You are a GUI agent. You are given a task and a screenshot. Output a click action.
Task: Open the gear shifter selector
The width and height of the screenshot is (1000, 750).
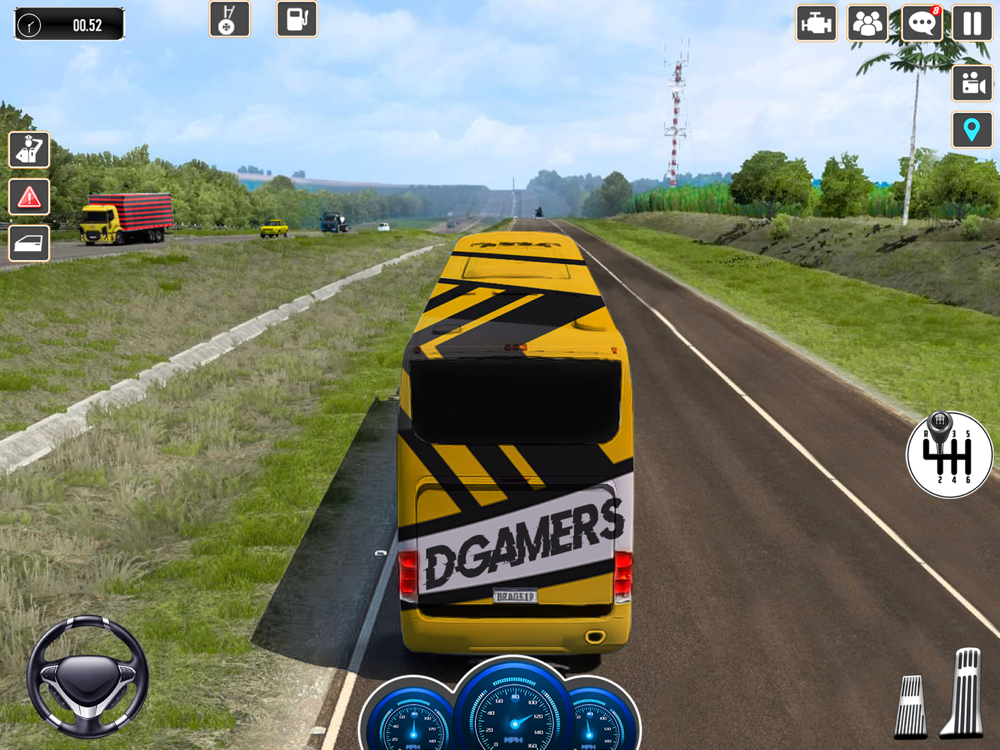coord(949,454)
